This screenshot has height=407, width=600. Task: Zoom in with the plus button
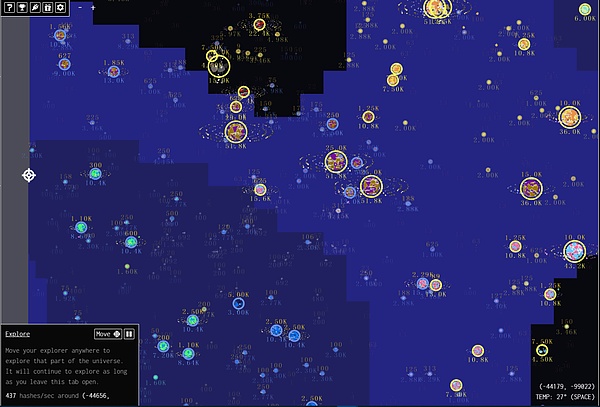pyautogui.click(x=93, y=8)
